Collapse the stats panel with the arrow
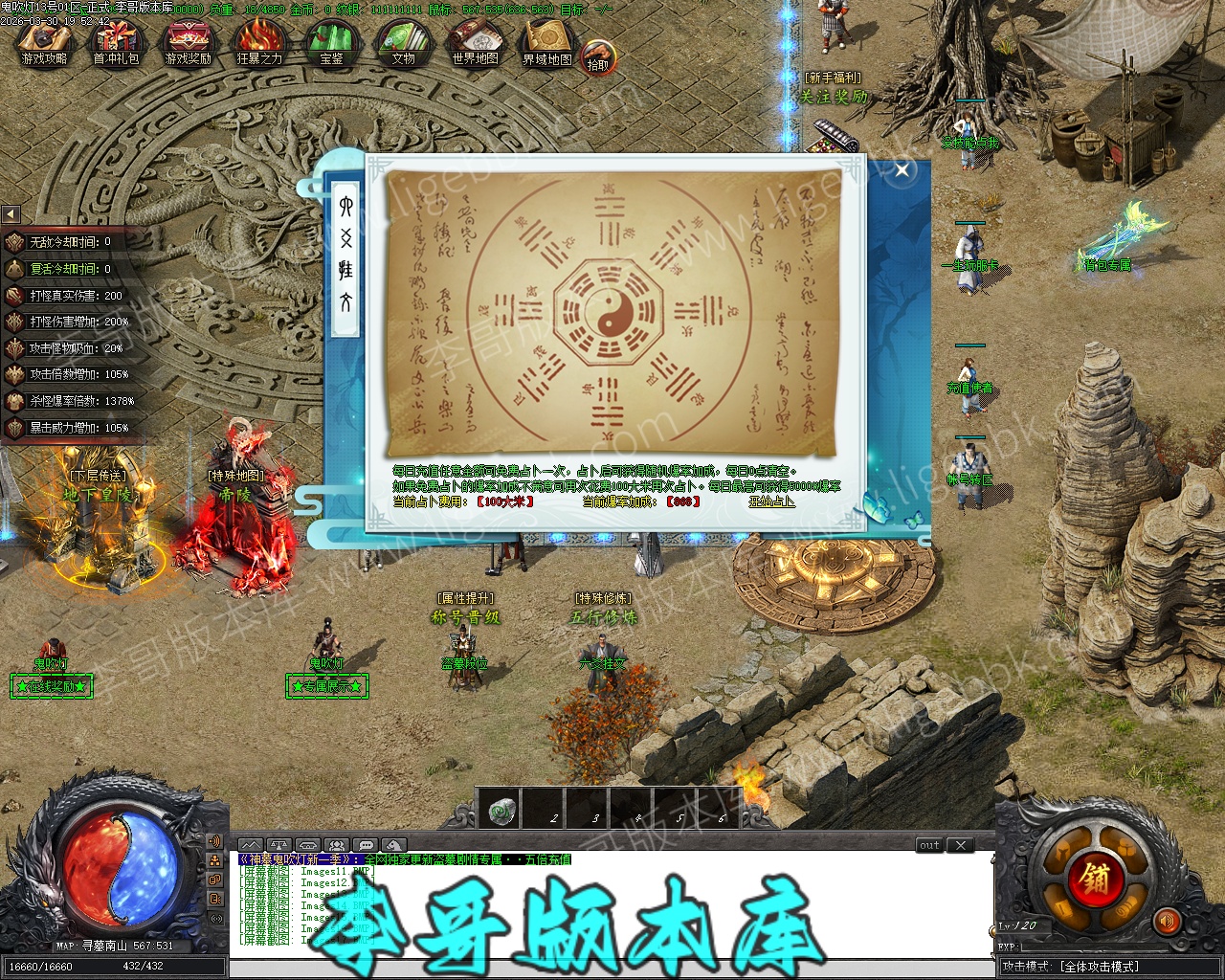This screenshot has height=980, width=1225. point(11,214)
